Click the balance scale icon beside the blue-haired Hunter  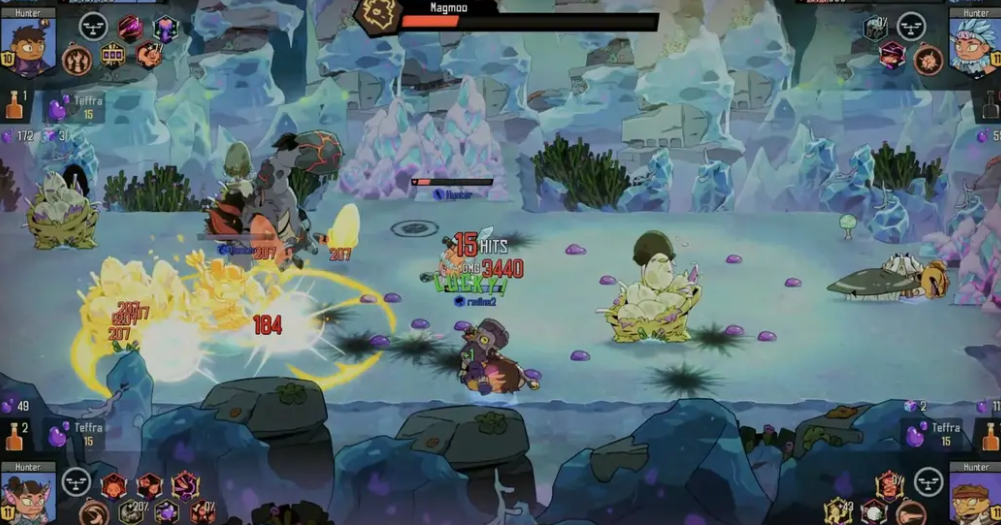pos(911,25)
